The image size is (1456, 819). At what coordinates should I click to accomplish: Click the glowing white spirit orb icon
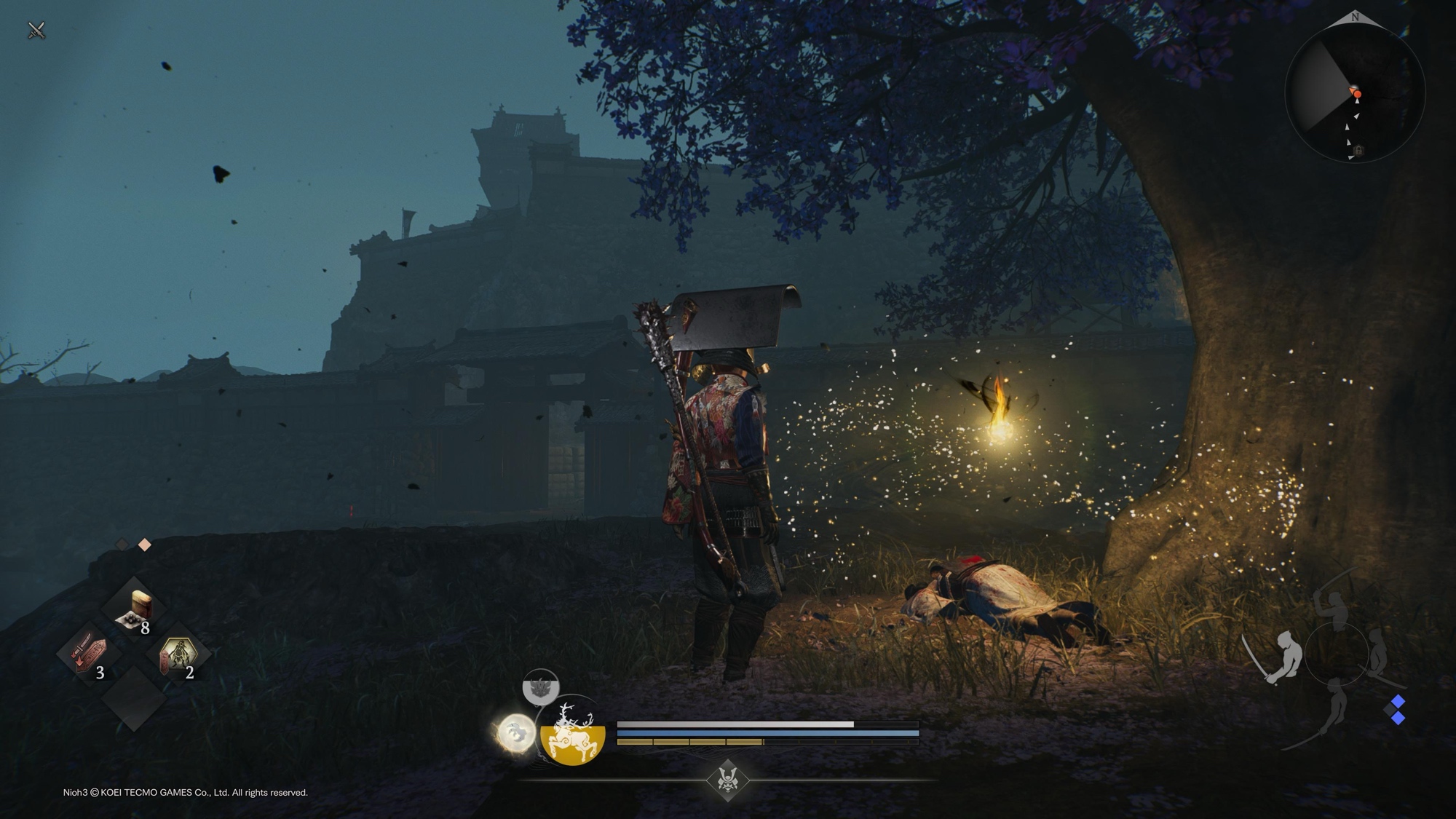[x=516, y=732]
